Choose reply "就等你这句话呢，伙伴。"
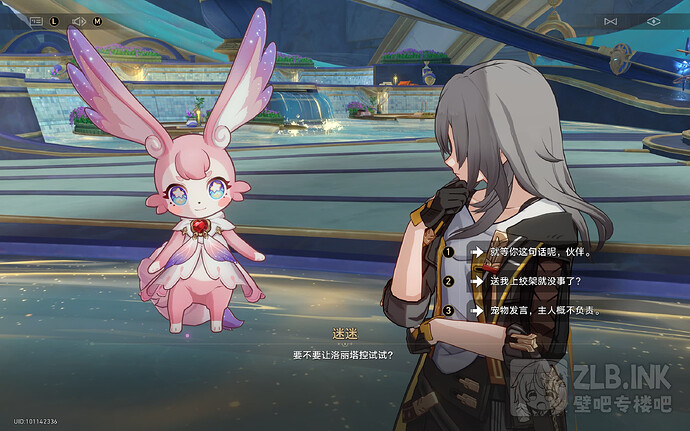The height and width of the screenshot is (431, 690). (536, 253)
